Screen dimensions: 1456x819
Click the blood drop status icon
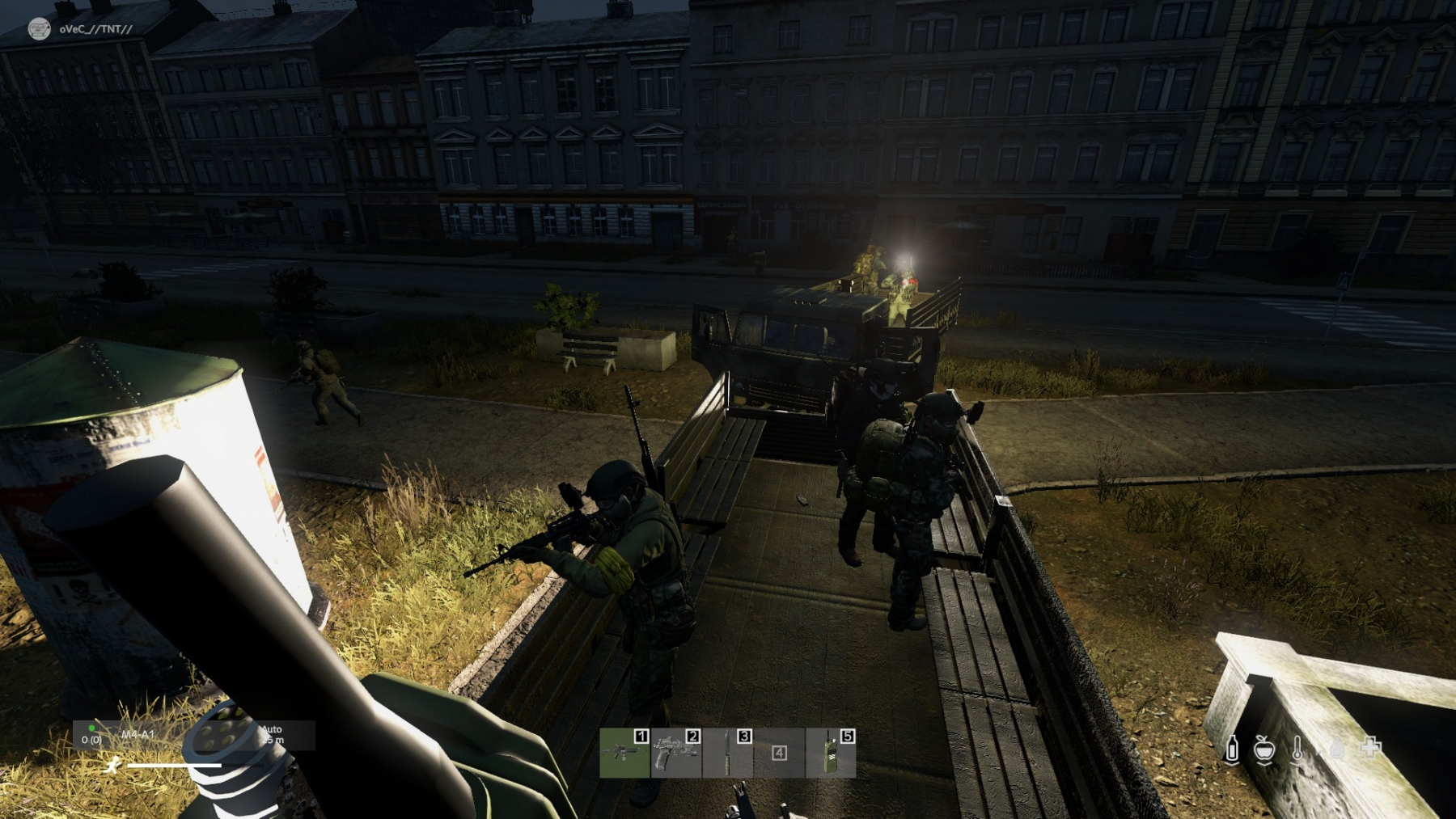tap(1336, 749)
